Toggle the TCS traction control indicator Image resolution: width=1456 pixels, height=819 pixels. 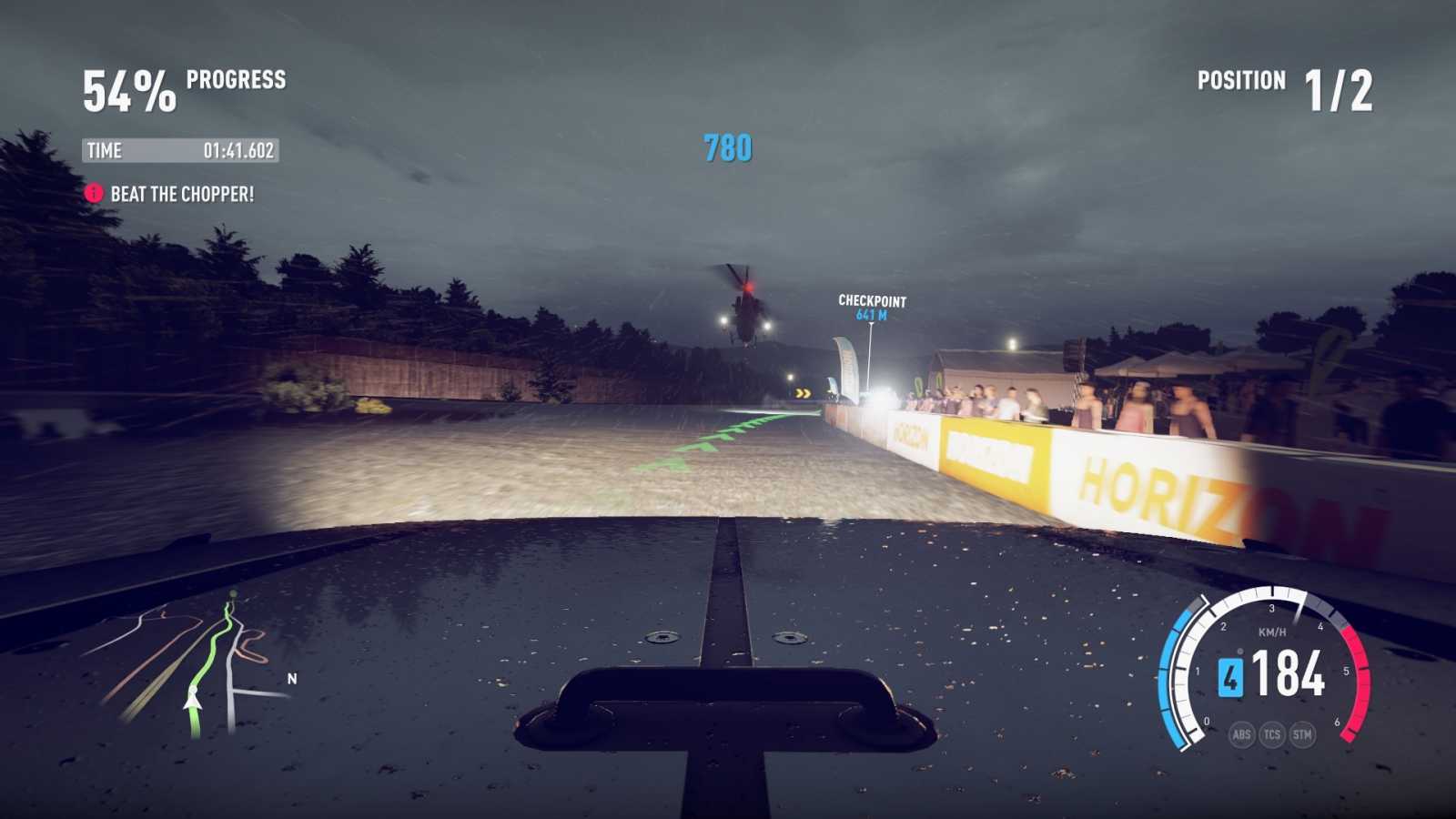(x=1272, y=733)
